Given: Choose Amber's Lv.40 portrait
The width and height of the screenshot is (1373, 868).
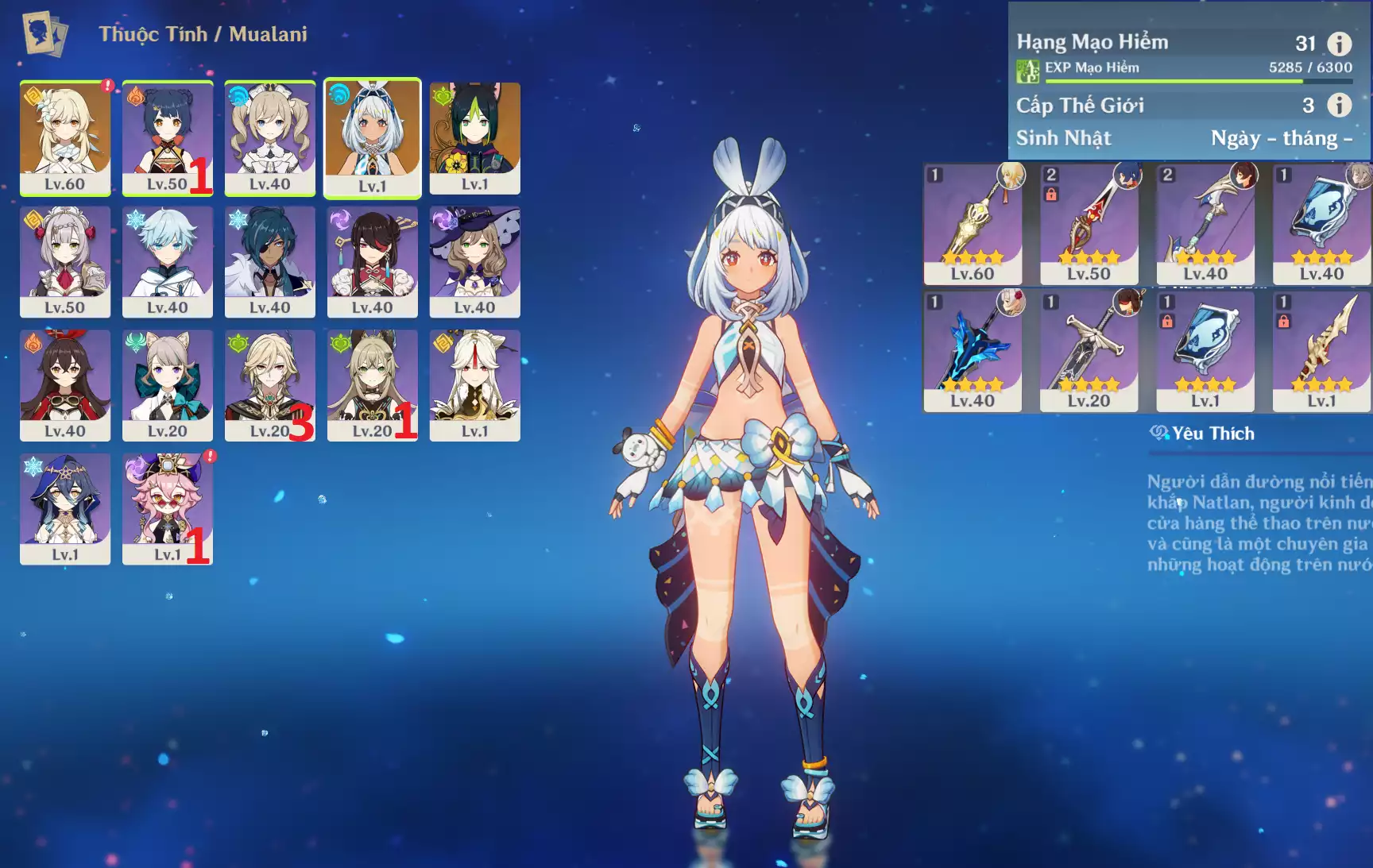Looking at the screenshot, I should (64, 384).
